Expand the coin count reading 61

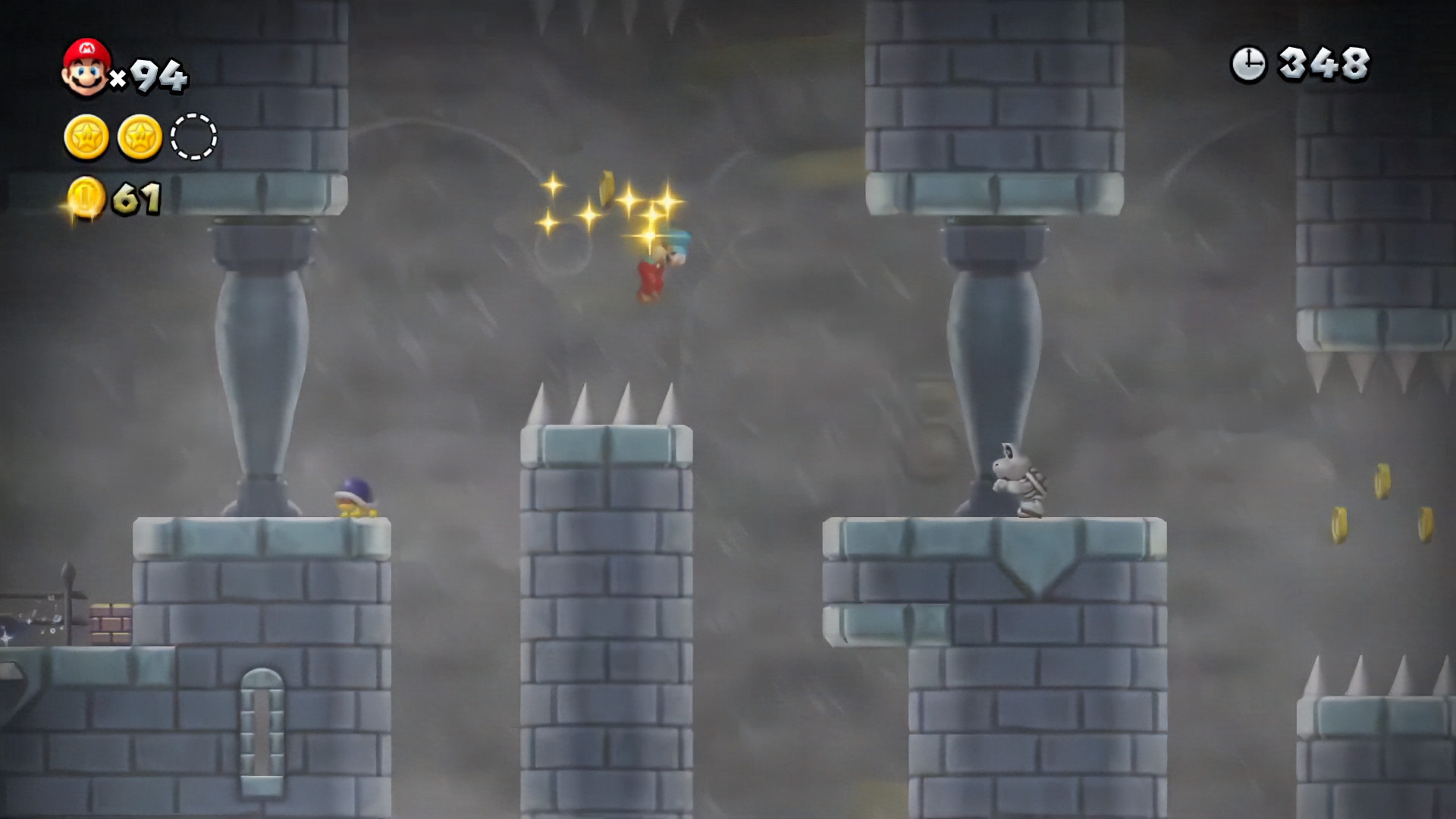coord(135,197)
